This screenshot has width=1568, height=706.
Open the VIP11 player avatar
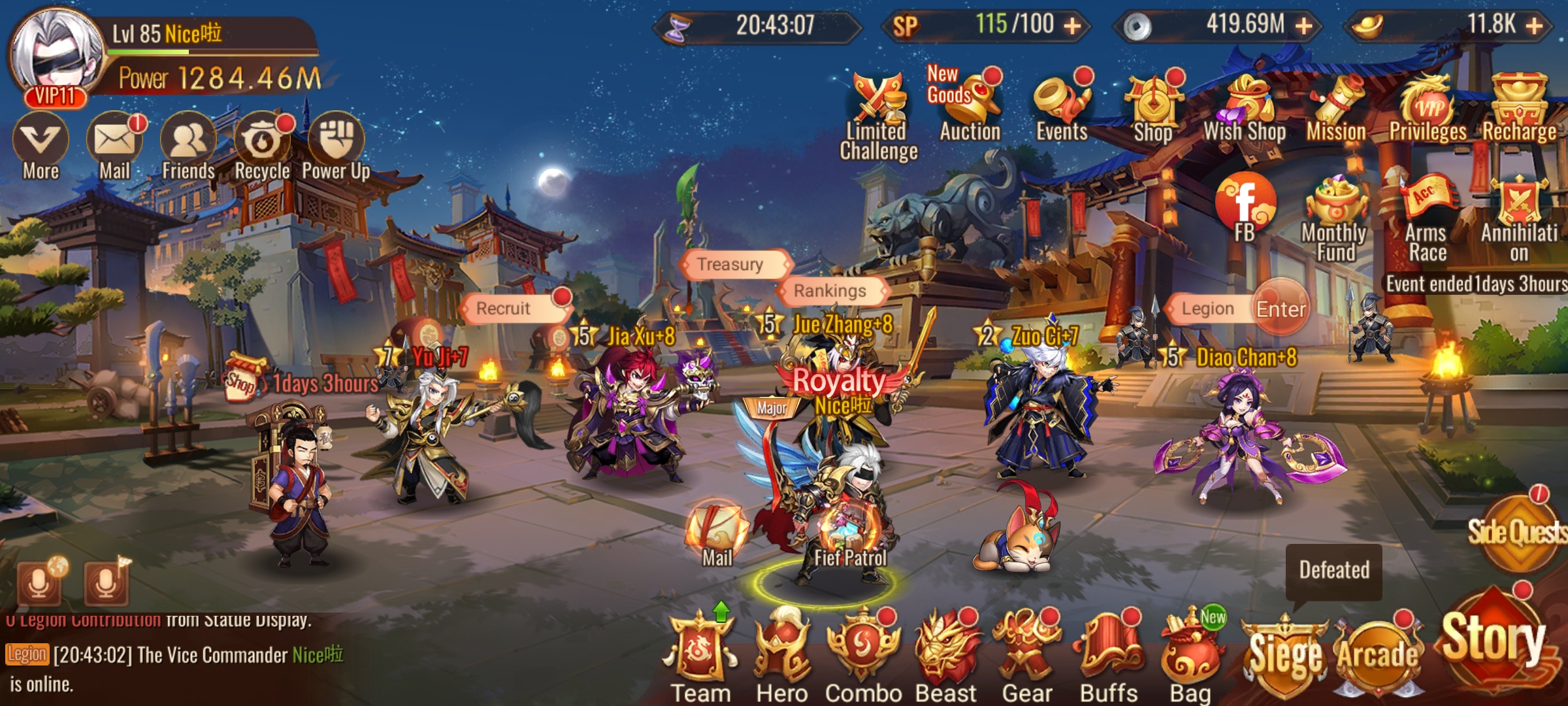click(56, 49)
